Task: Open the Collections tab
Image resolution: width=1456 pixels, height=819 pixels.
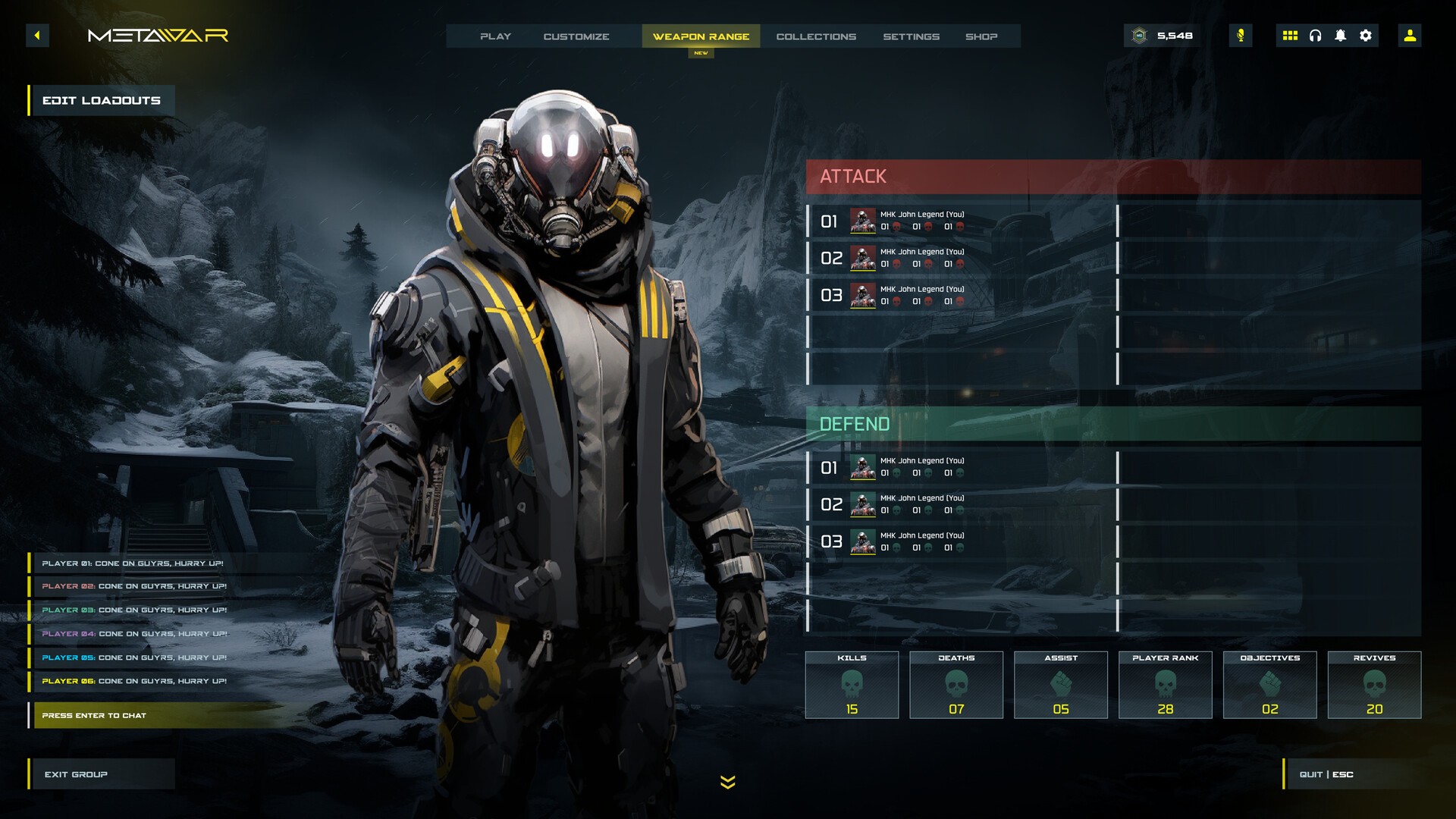Action: [x=816, y=36]
